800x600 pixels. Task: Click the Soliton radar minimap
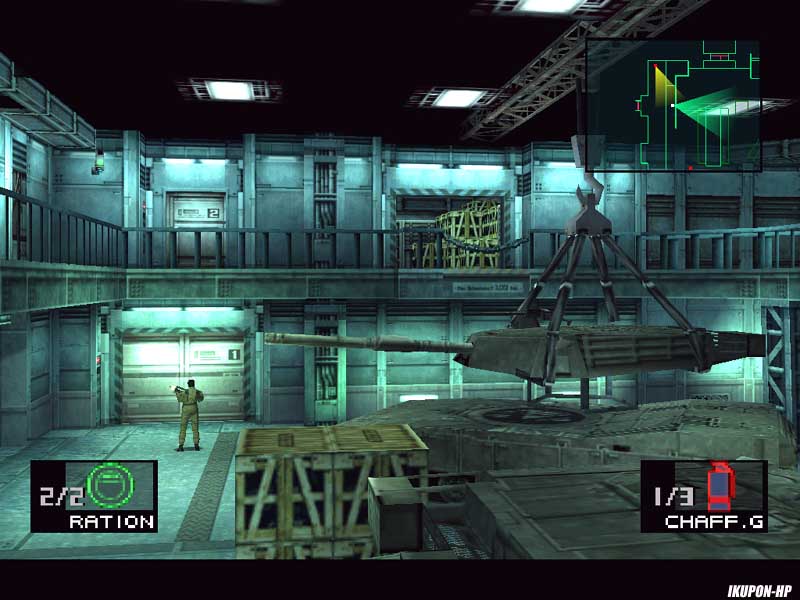click(x=673, y=106)
